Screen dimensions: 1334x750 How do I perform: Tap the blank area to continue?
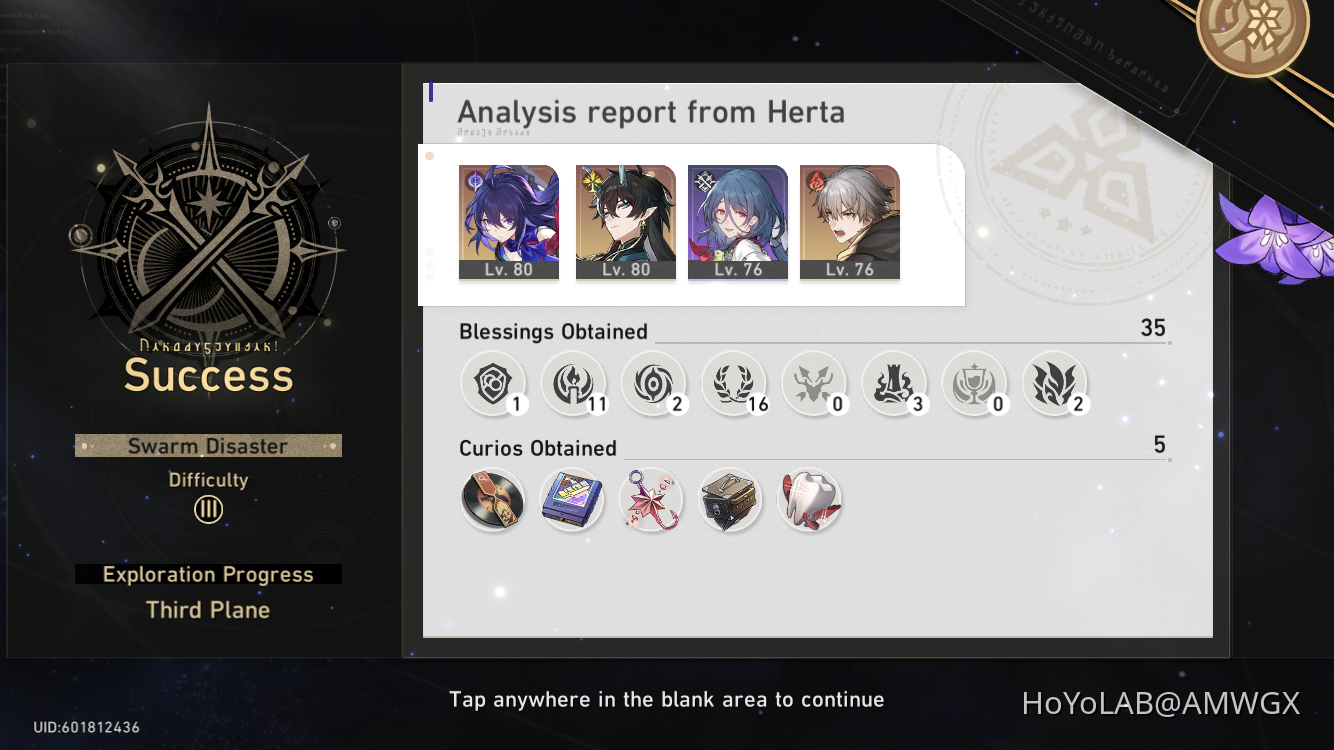click(x=667, y=699)
